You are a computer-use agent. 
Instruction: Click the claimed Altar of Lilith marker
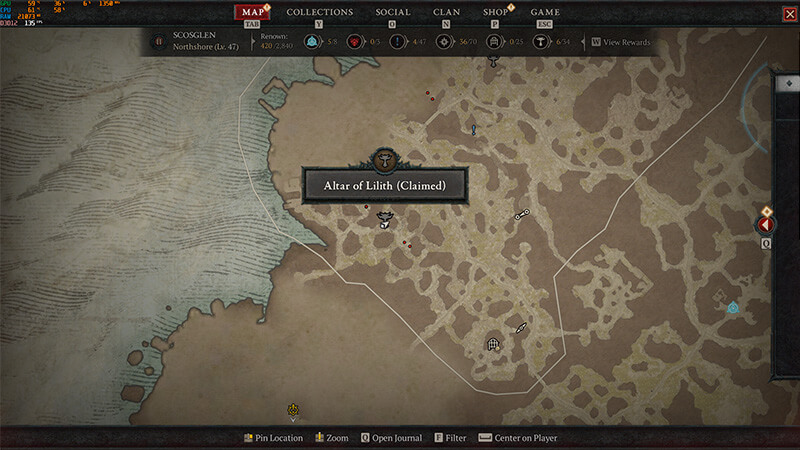pos(384,218)
